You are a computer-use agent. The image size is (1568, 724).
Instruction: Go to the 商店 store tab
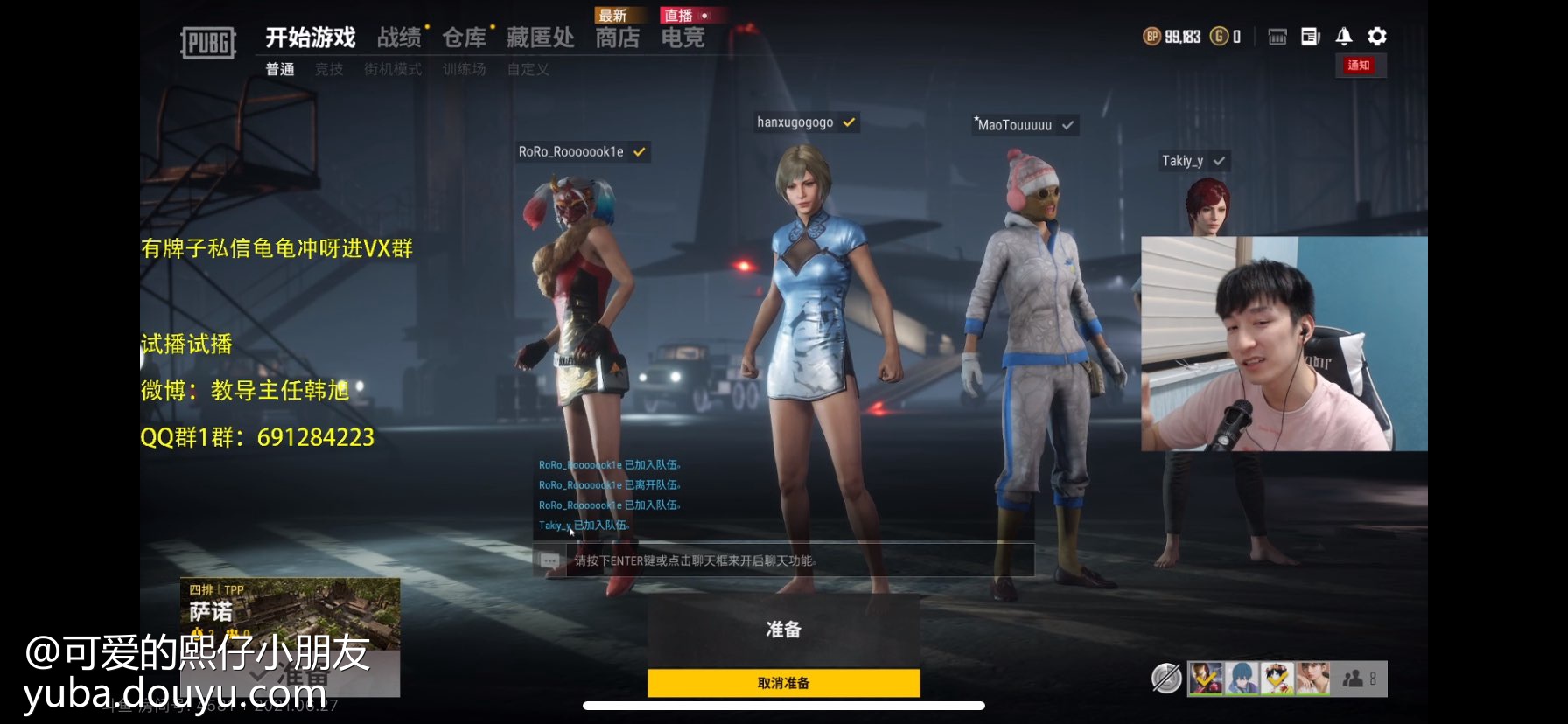617,38
